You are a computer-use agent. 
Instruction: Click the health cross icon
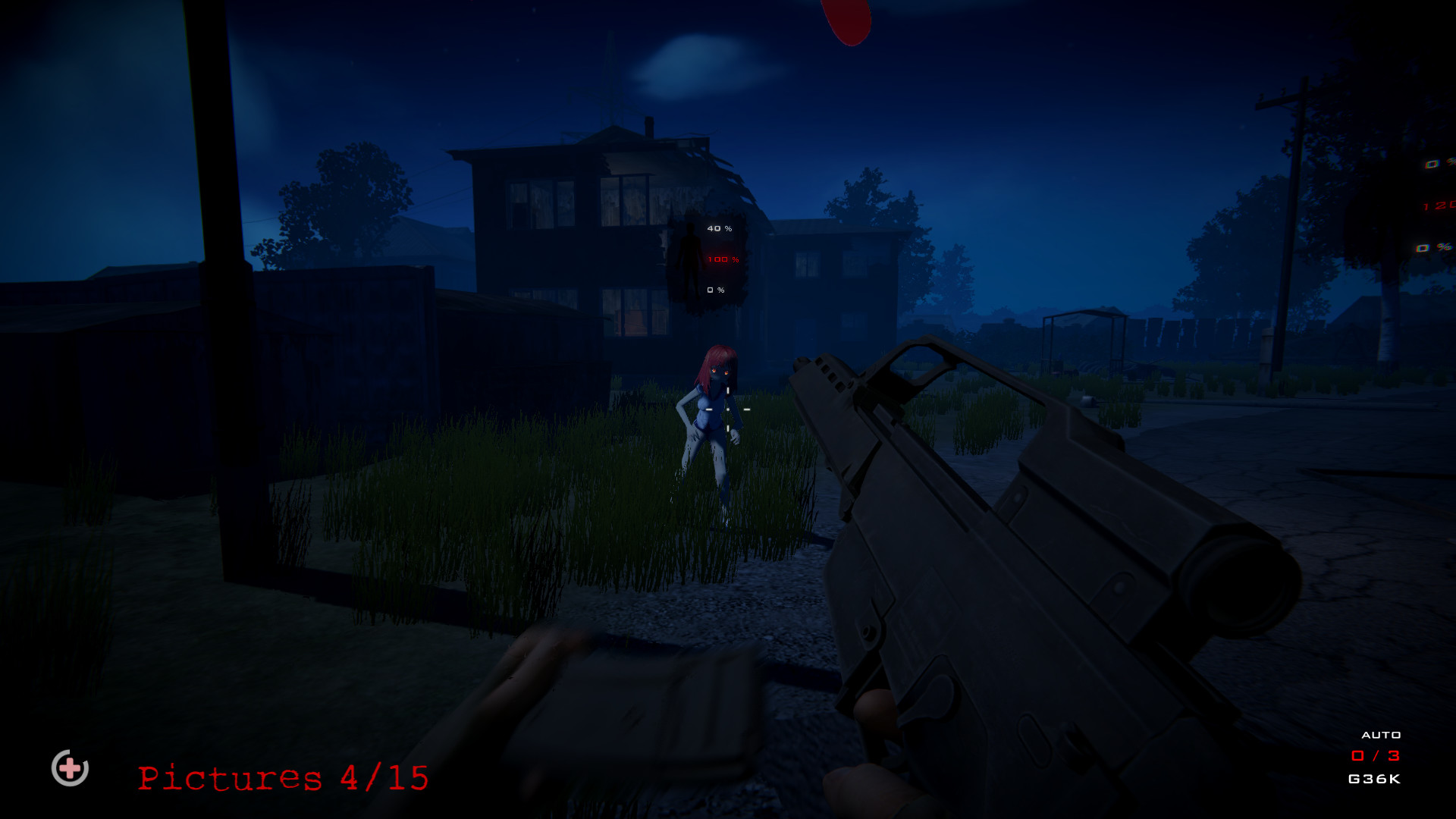70,769
